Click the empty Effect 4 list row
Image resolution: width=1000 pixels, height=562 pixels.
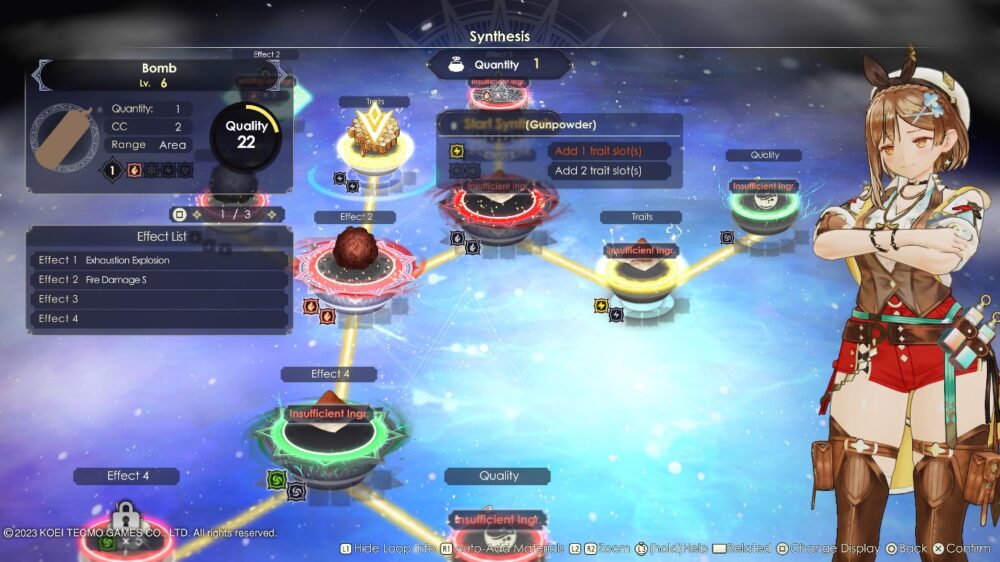[x=160, y=319]
